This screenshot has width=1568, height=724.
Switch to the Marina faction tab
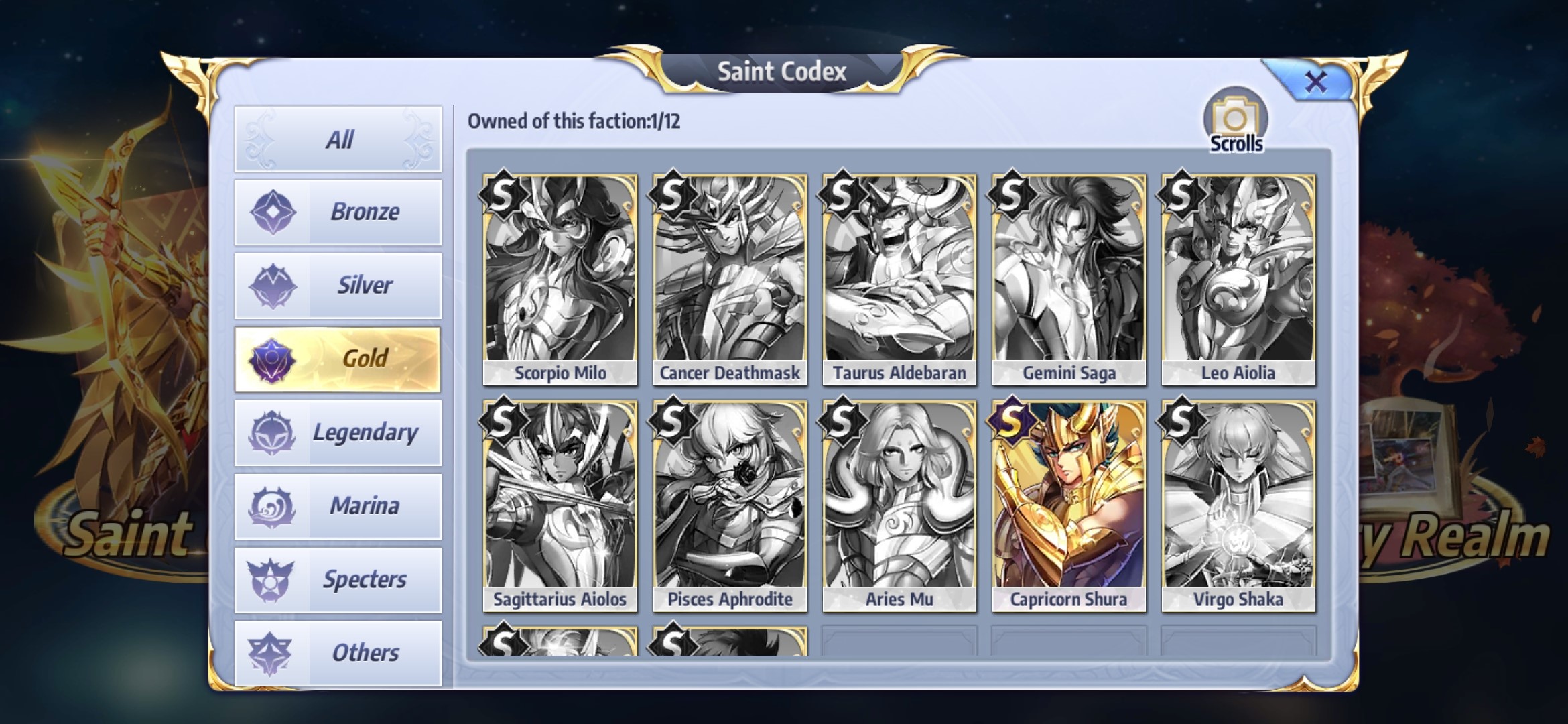click(x=338, y=506)
